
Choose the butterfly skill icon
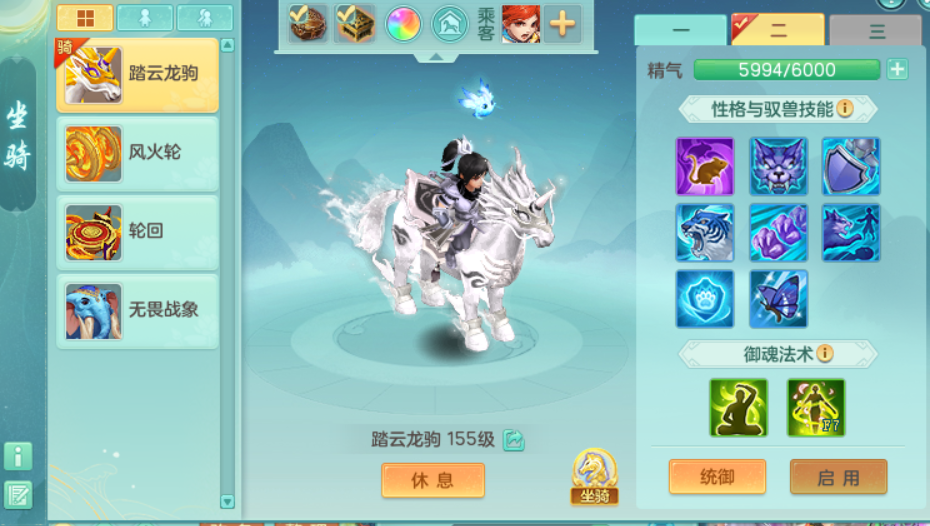(x=779, y=298)
